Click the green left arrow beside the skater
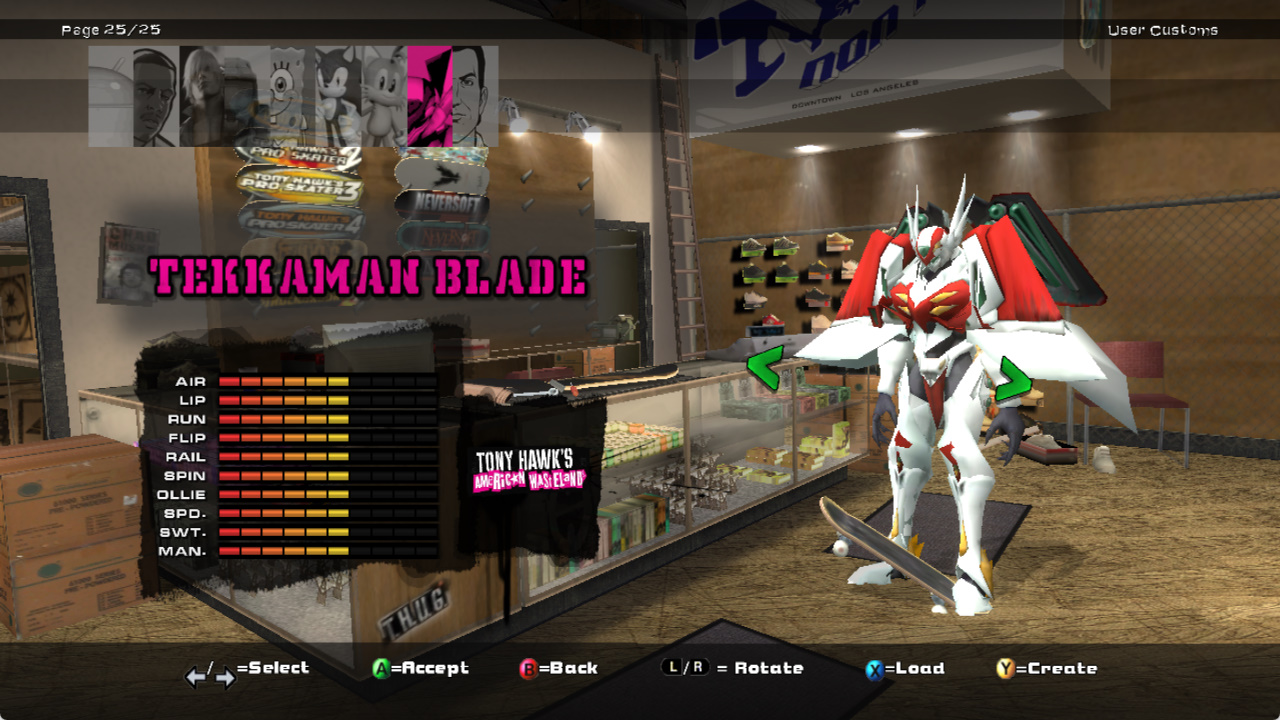This screenshot has height=720, width=1280. [x=763, y=366]
